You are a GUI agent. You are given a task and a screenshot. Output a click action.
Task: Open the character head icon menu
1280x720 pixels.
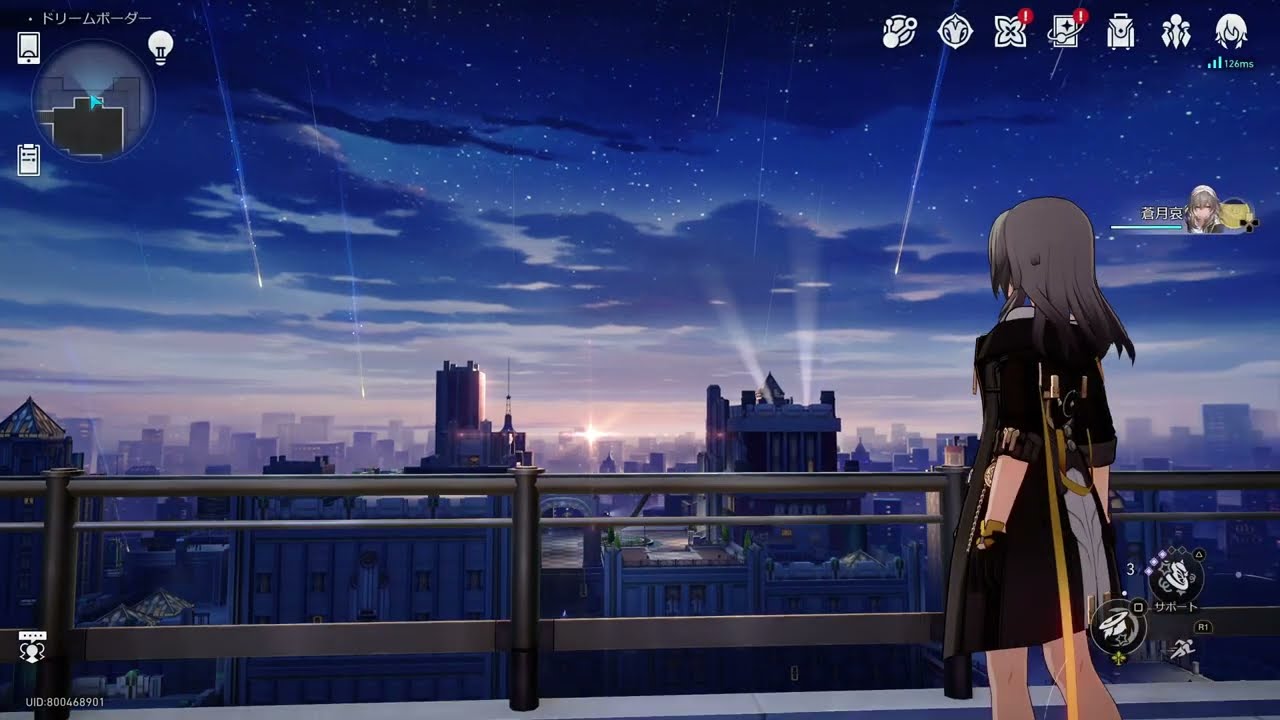[x=1231, y=33]
